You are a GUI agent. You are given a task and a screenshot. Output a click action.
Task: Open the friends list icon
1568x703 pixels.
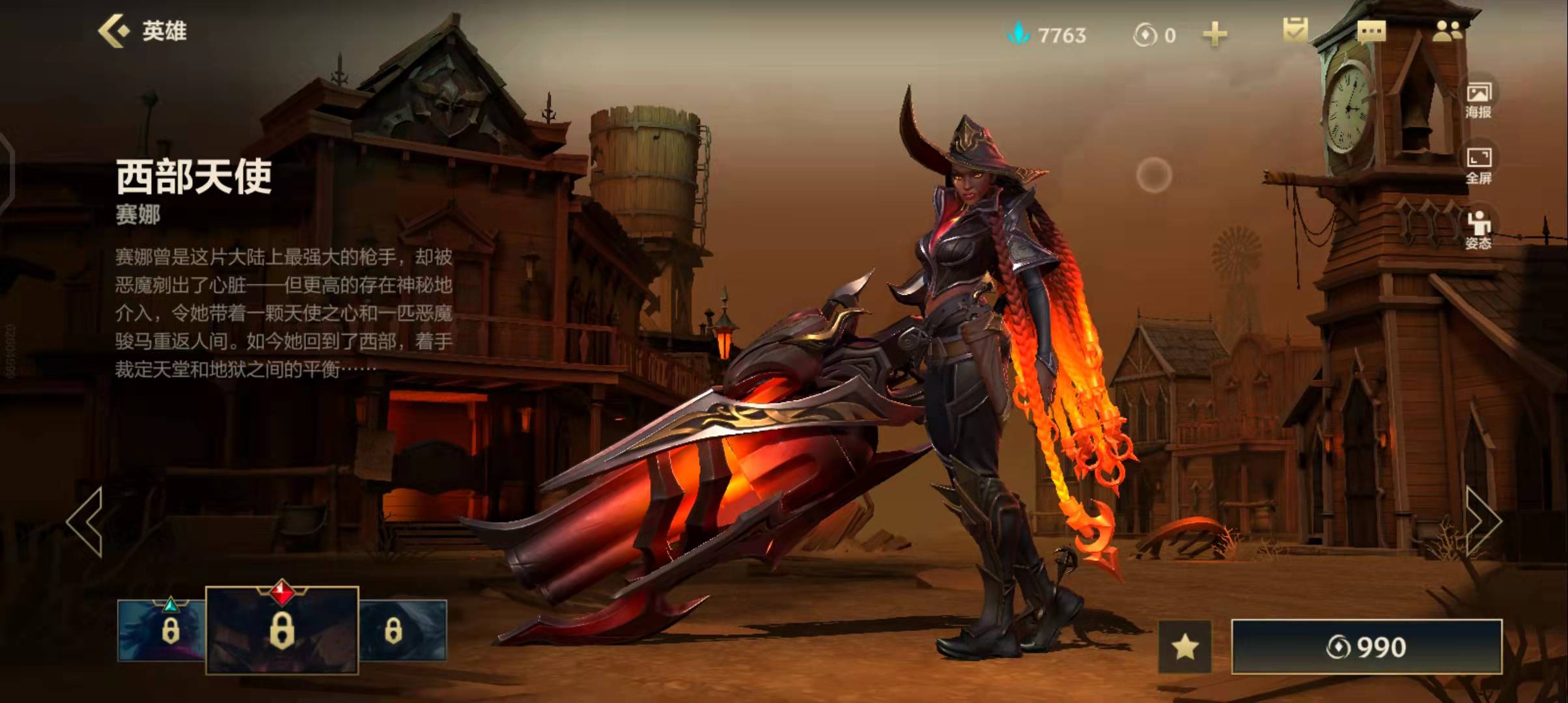[x=1447, y=31]
